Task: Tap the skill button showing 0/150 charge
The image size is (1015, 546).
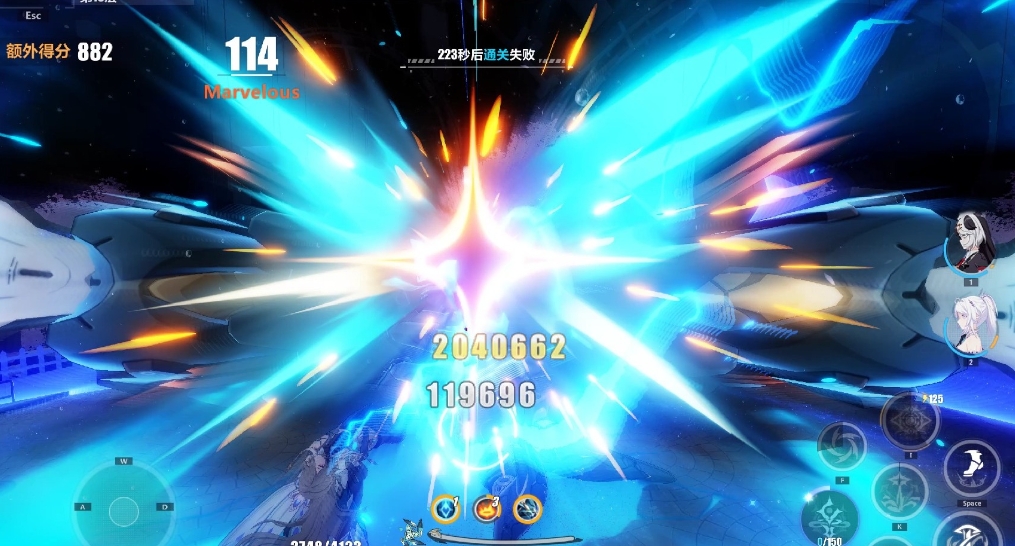Action: 829,517
